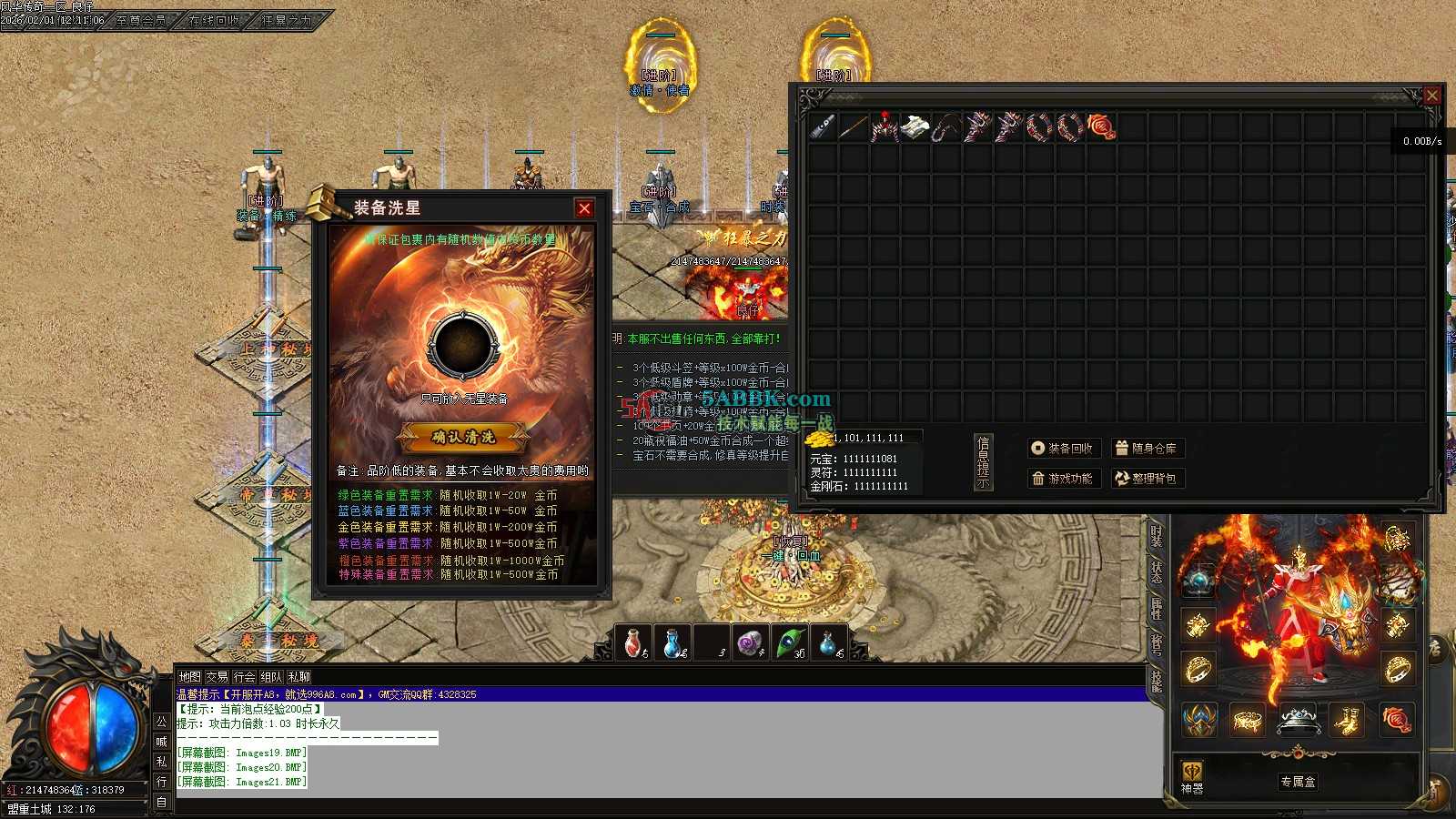The image size is (1456, 819).
Task: Sort the bag with 整理背包
Action: (1147, 479)
